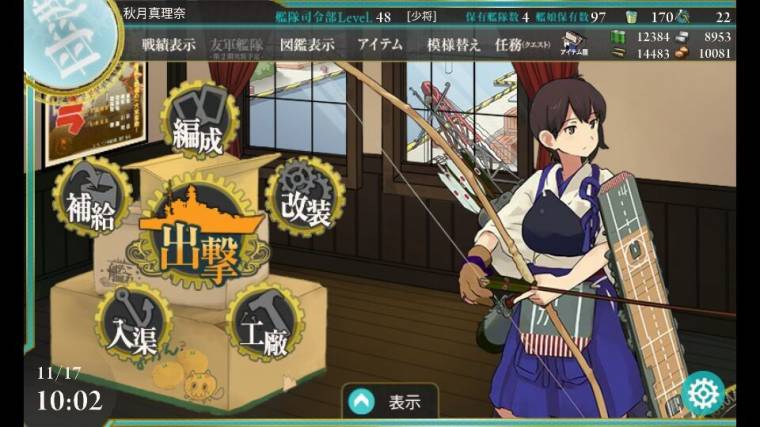760x427 pixels.
Task: Open the 図鑑表示 encyclopedia
Action: [307, 45]
